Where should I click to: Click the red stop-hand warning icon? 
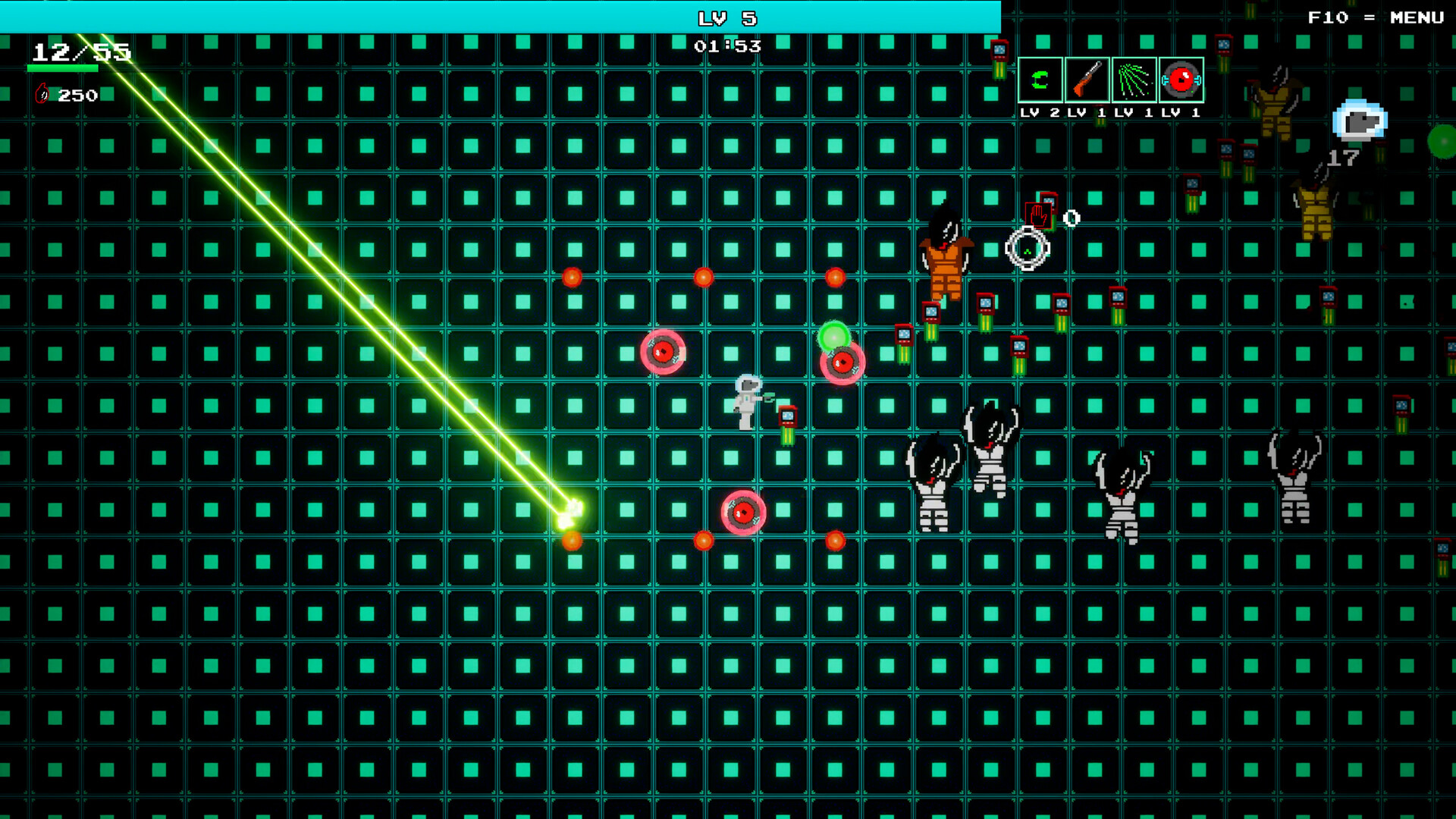pos(1037,214)
